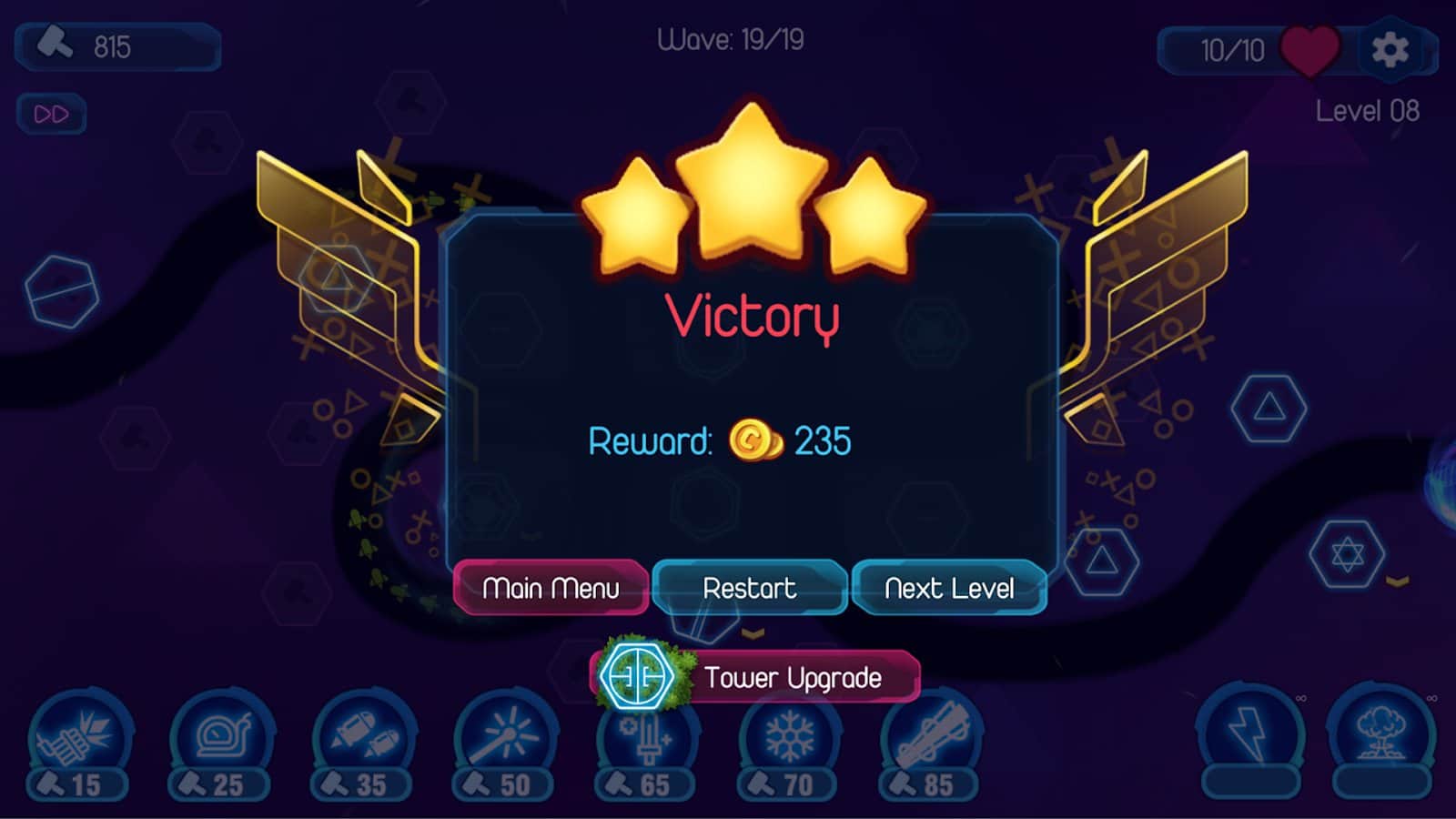This screenshot has width=1456, height=819.
Task: Toggle the fast-forward speed button
Action: pos(51,115)
